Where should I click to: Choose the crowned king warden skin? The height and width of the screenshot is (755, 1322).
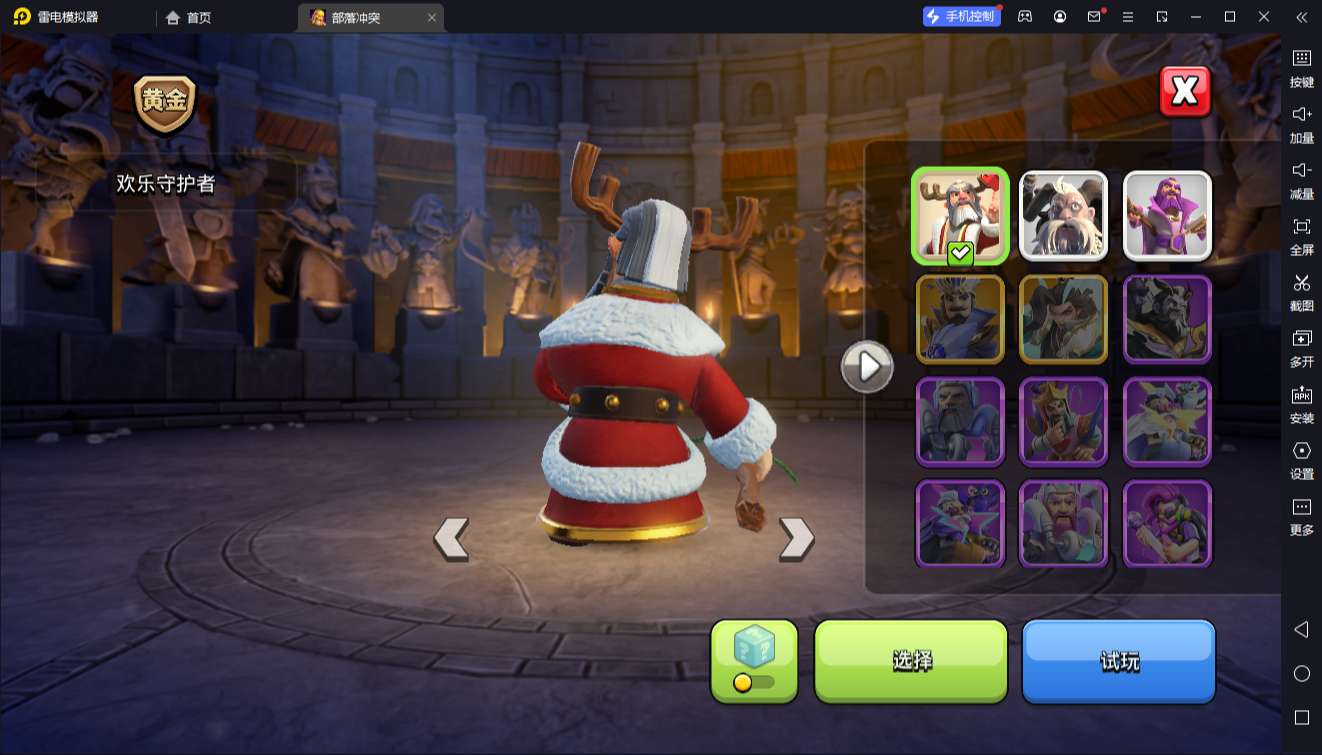click(1063, 422)
